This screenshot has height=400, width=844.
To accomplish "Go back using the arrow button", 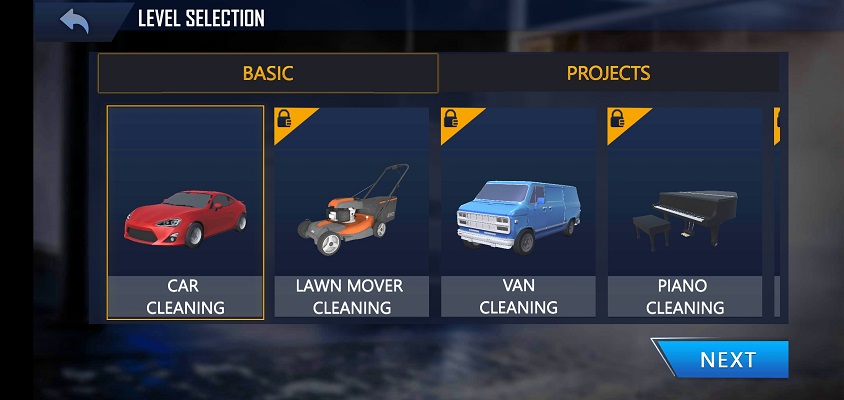I will tap(74, 19).
